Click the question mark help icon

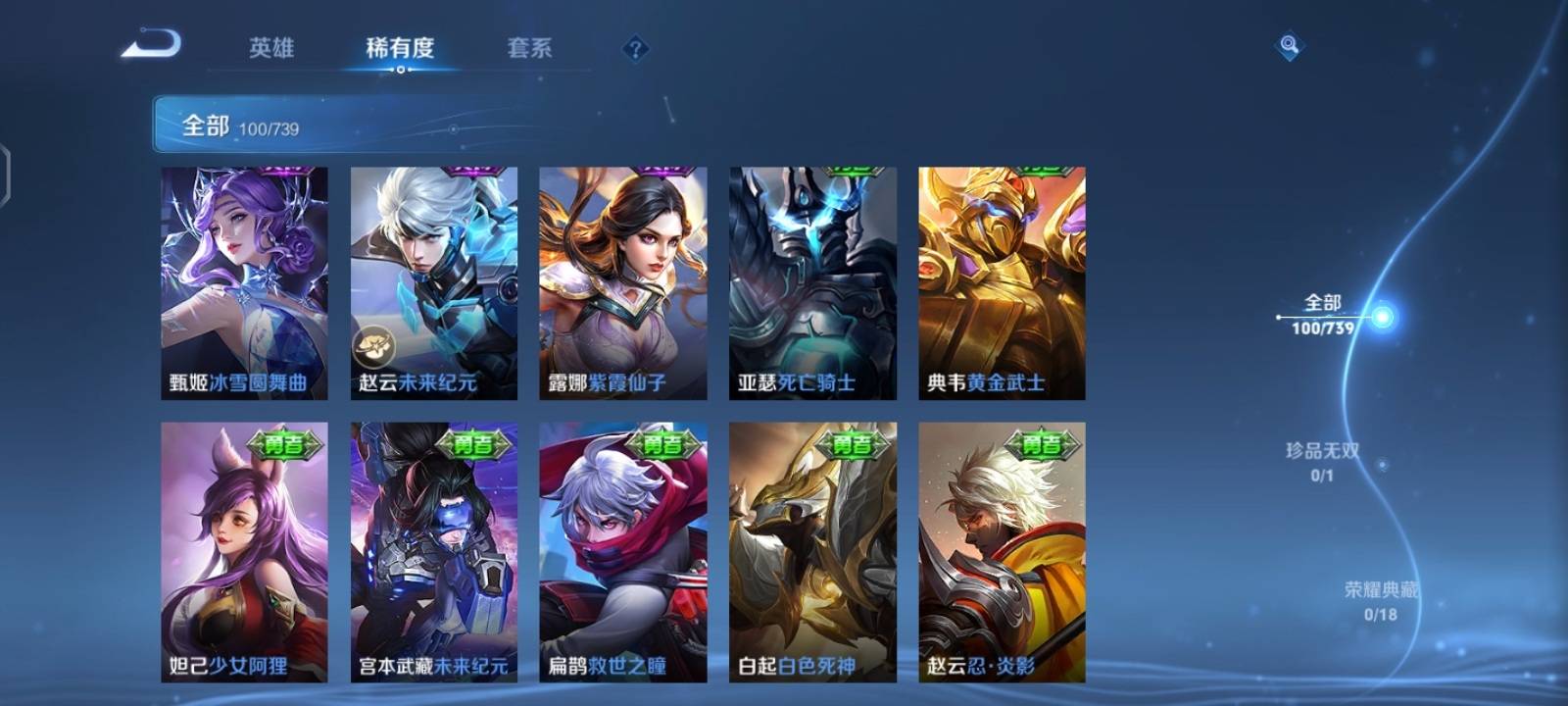[x=635, y=49]
